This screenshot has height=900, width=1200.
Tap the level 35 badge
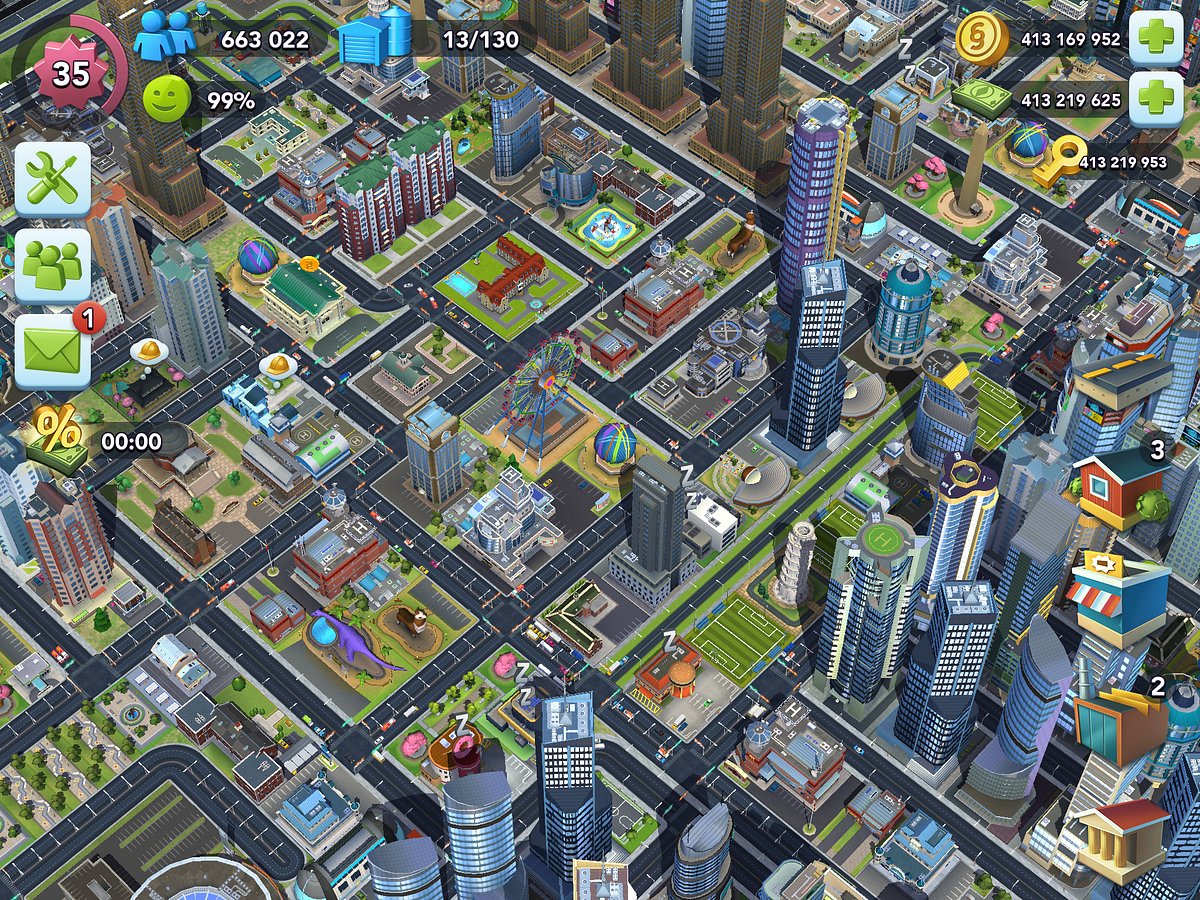click(x=69, y=73)
